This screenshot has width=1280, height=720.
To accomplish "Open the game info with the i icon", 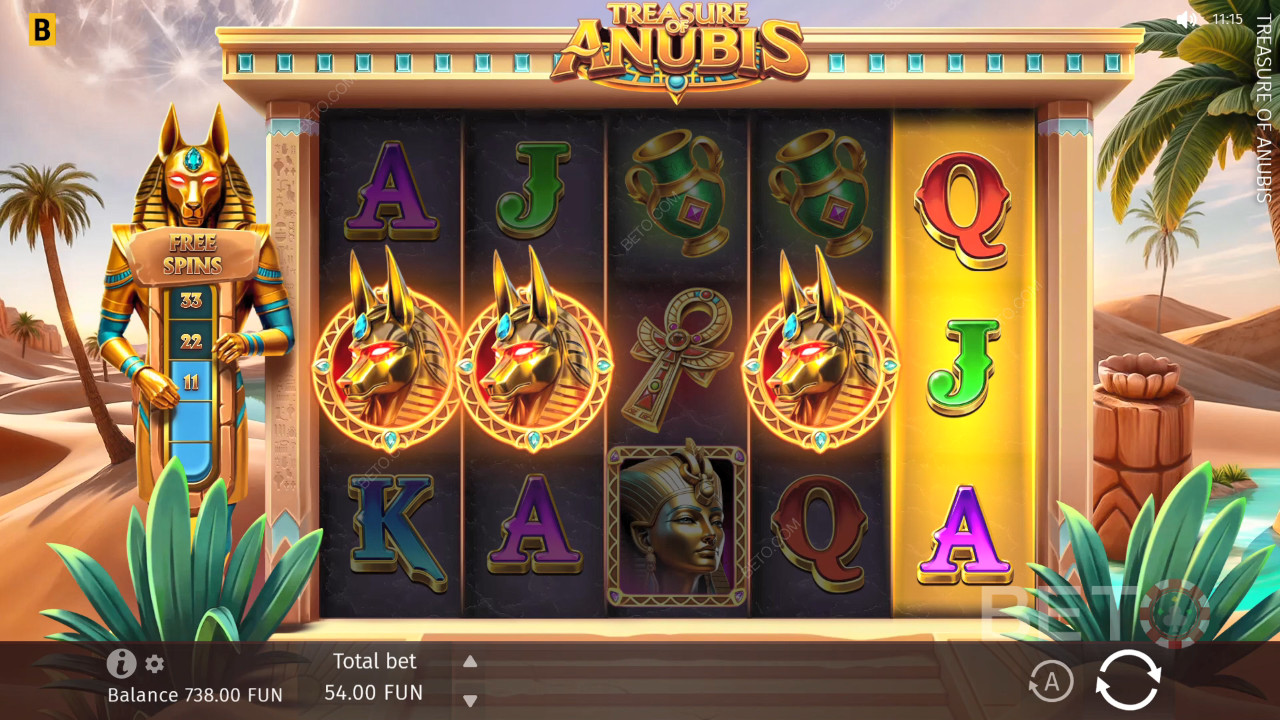I will (x=121, y=663).
